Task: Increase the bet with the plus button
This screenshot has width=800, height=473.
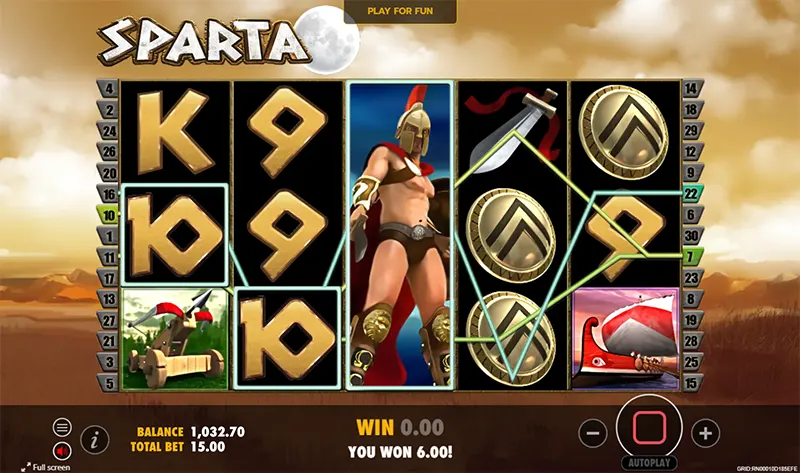Action: (706, 433)
